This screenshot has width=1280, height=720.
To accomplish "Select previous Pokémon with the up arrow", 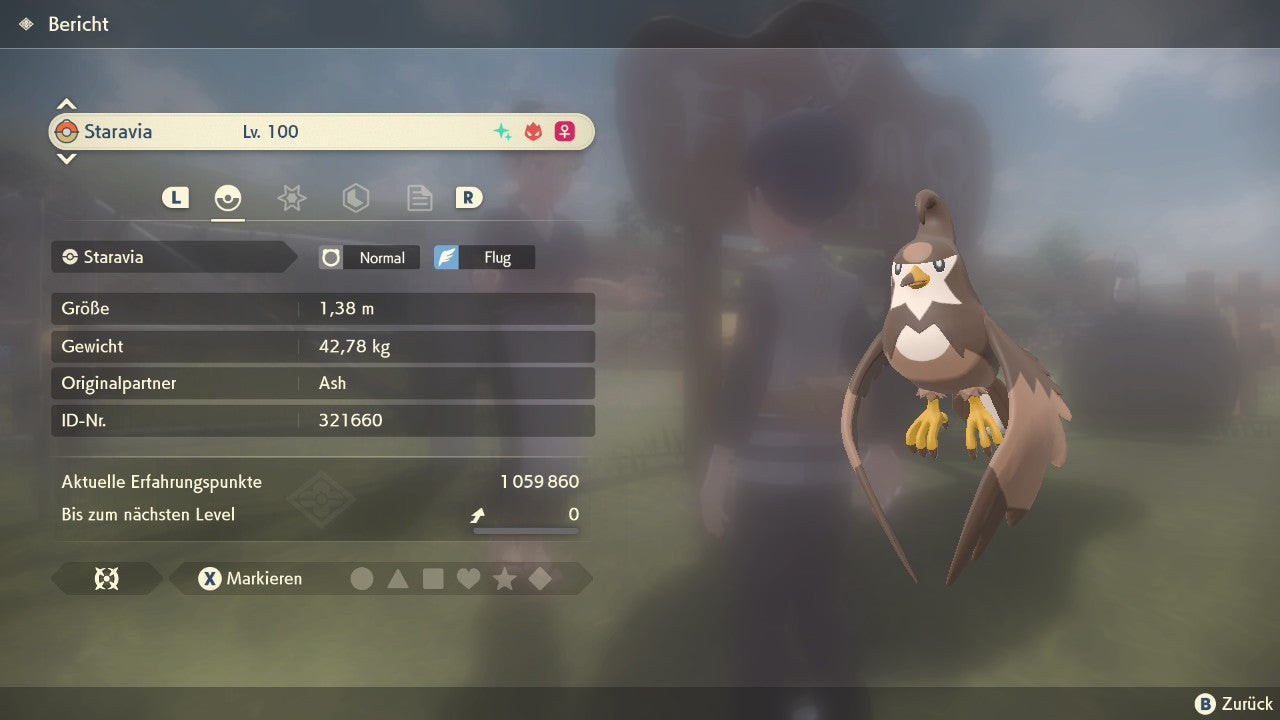I will [66, 104].
